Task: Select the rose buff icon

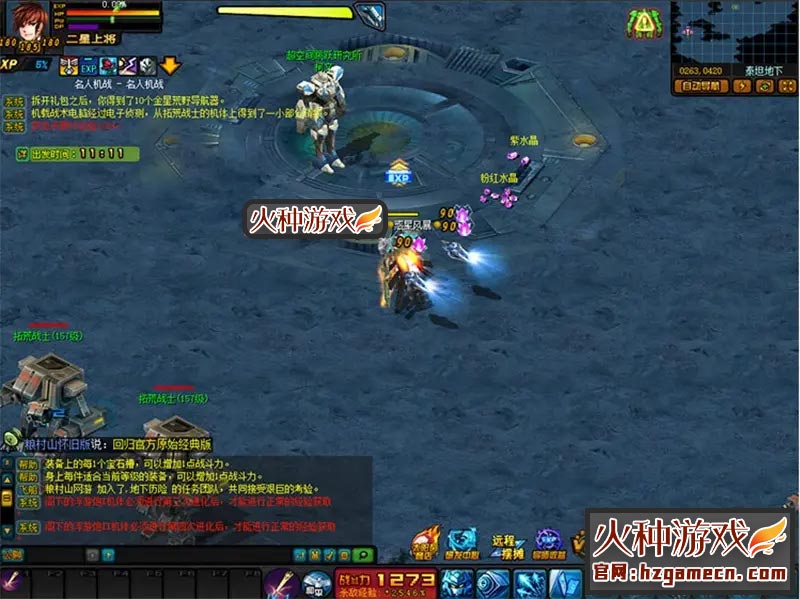Action: tap(108, 66)
